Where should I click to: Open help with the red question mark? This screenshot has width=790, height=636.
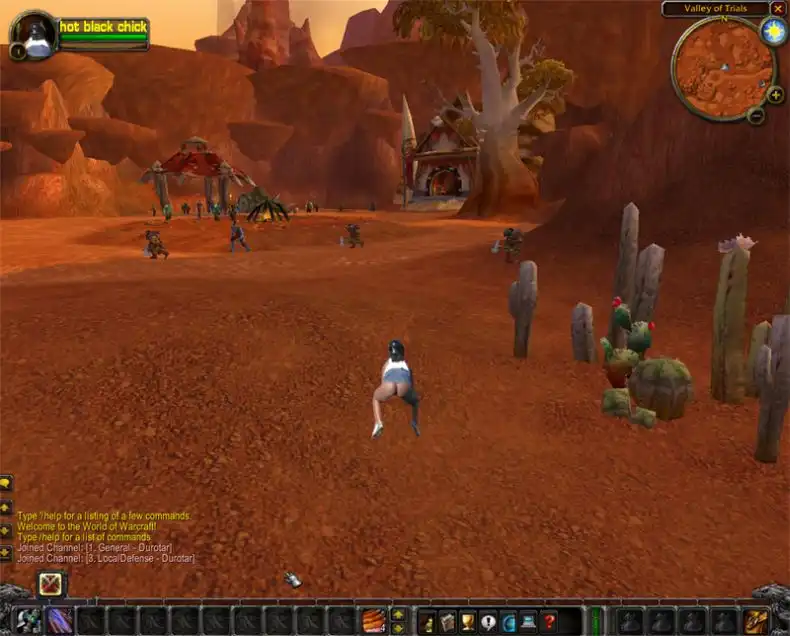click(548, 621)
